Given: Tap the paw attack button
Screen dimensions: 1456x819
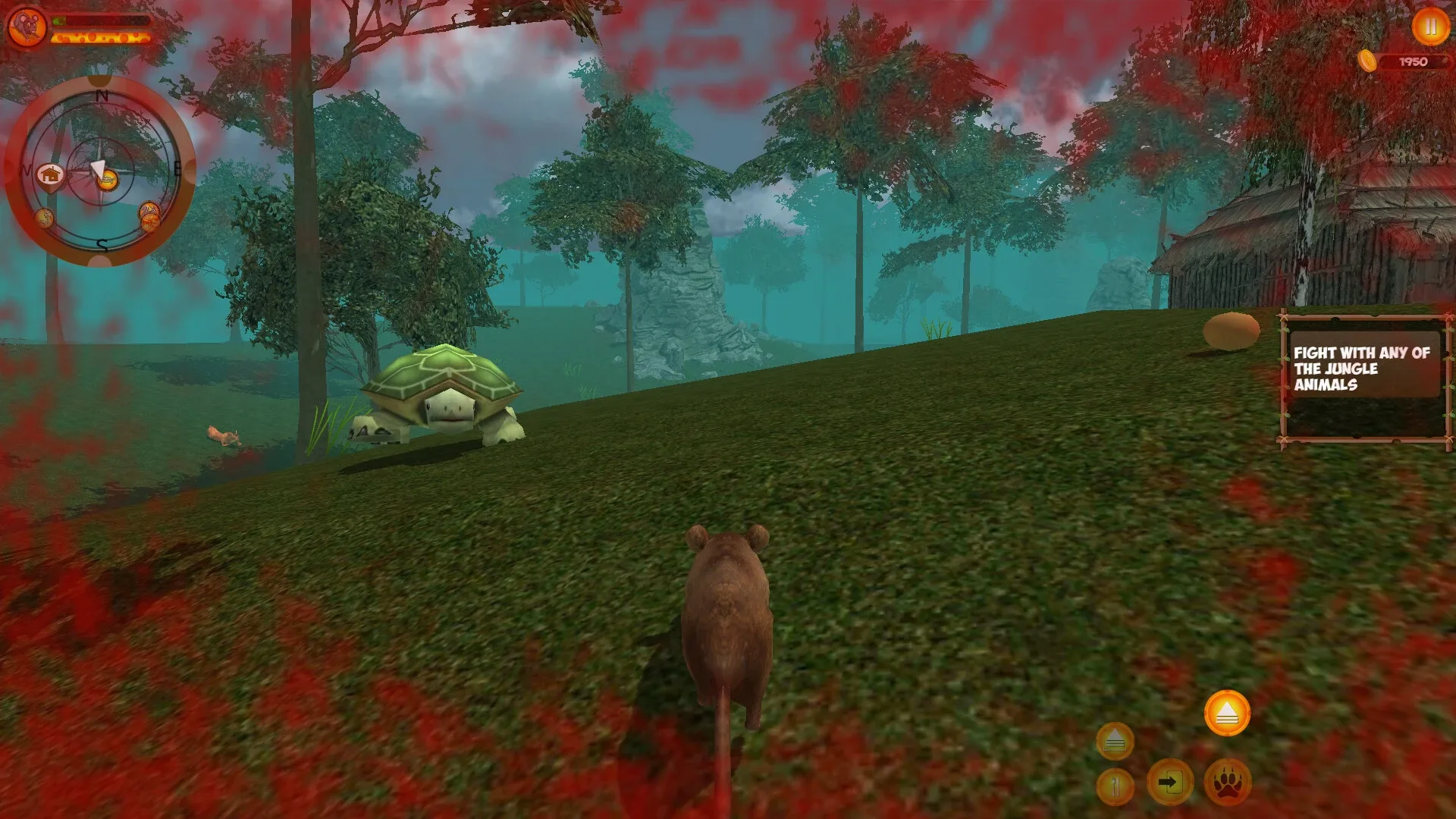Looking at the screenshot, I should pyautogui.click(x=1228, y=783).
